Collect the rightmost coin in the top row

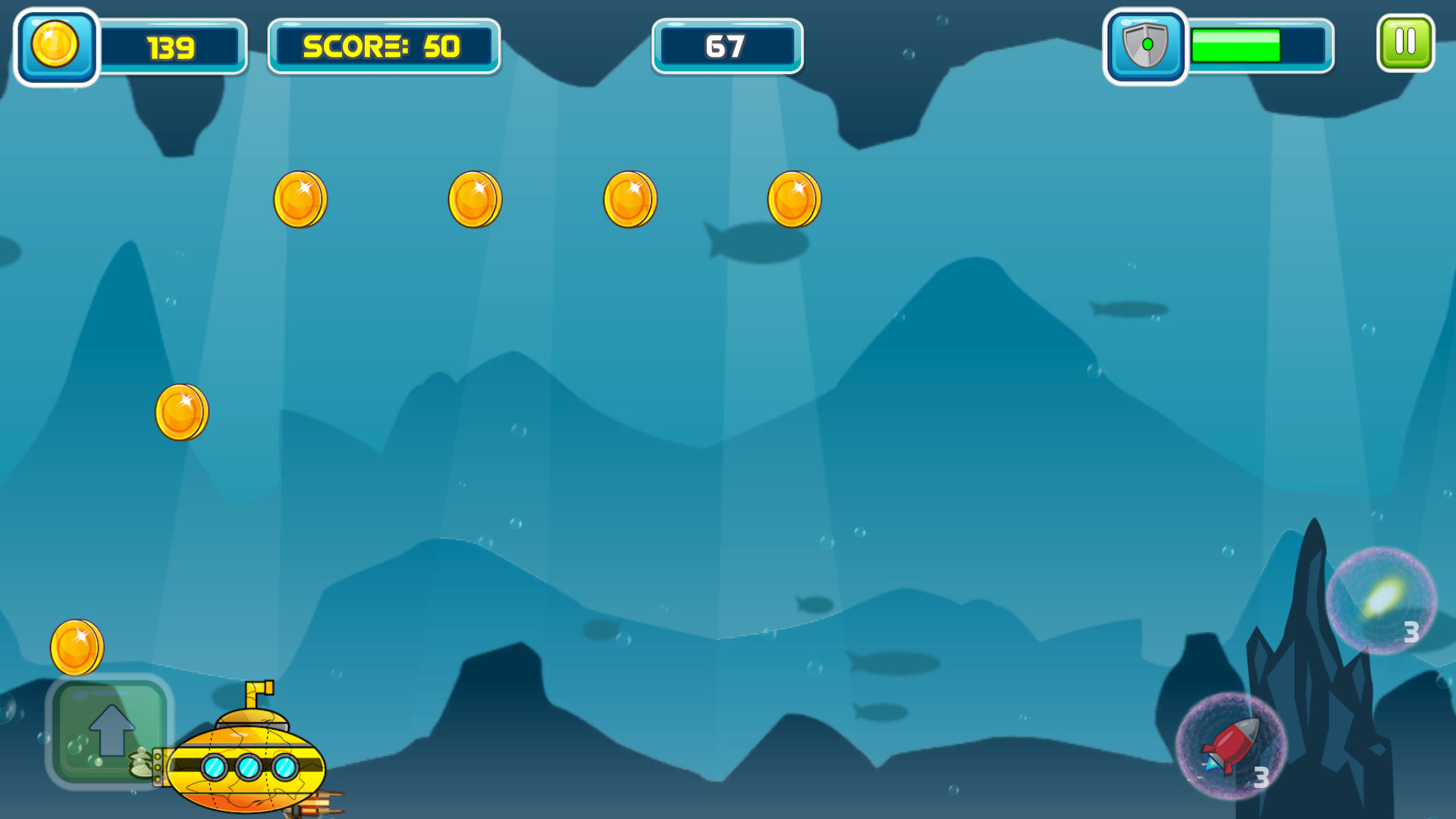pos(794,199)
